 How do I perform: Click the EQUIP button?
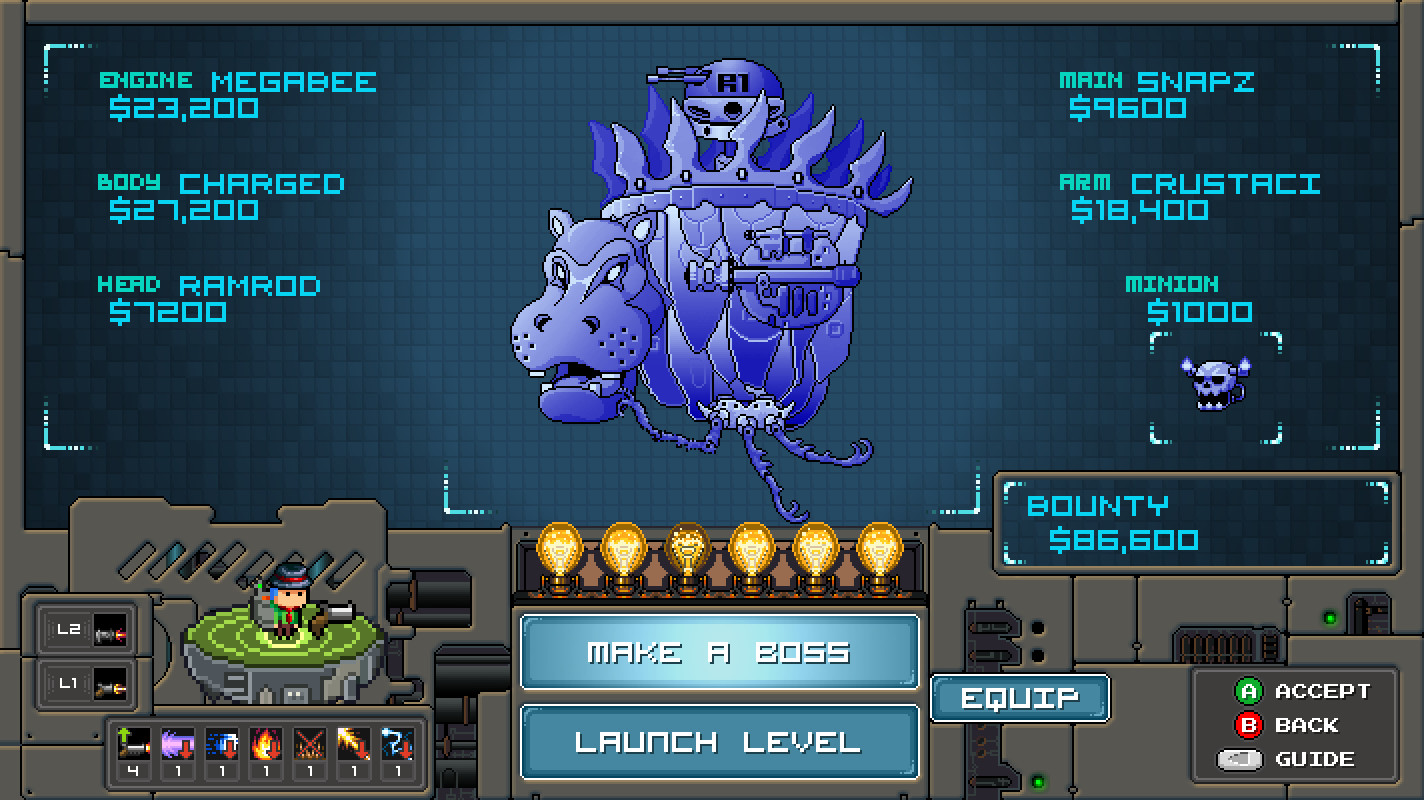pyautogui.click(x=1019, y=697)
